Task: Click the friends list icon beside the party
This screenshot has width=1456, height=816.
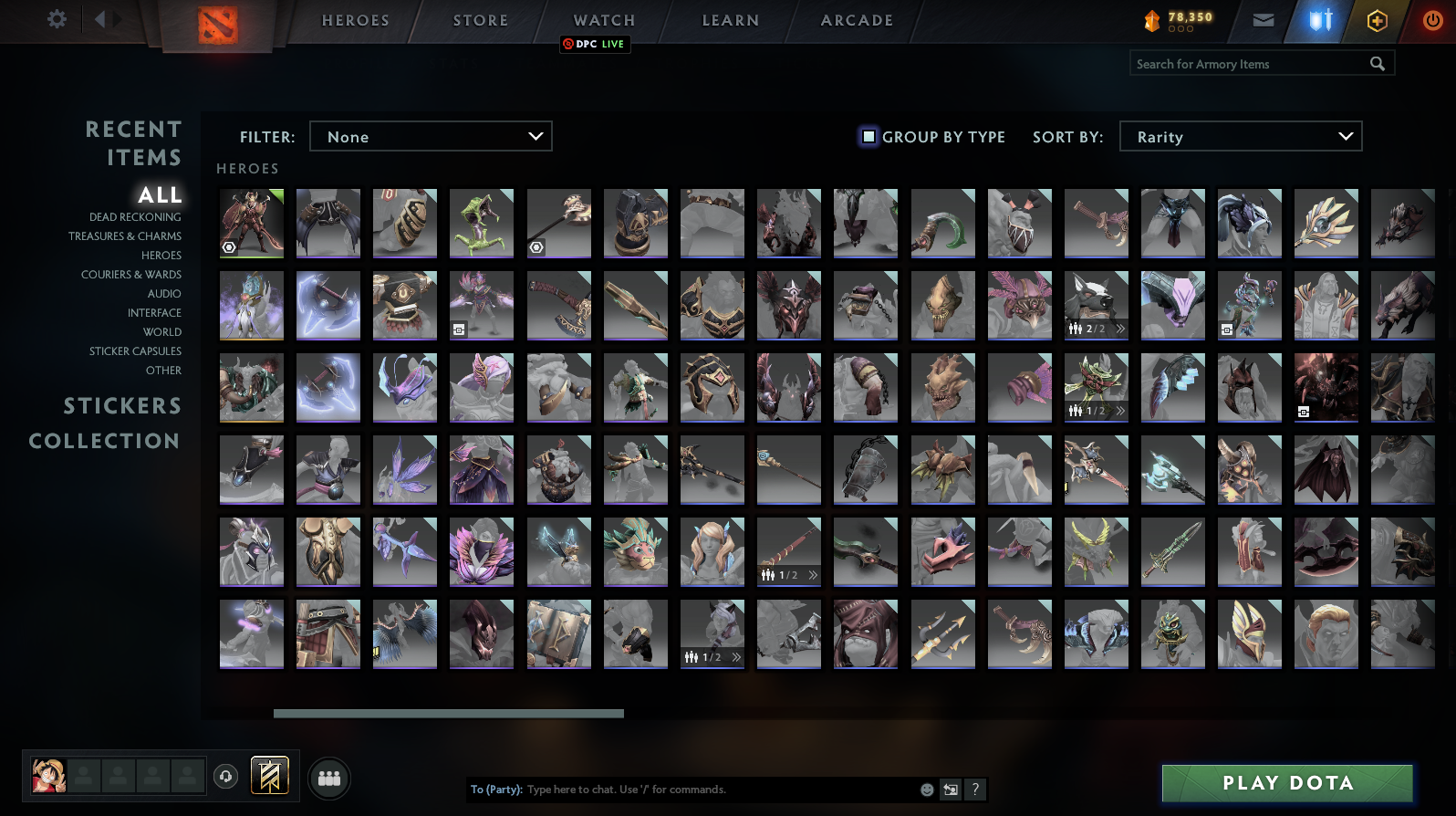Action: coord(329,779)
